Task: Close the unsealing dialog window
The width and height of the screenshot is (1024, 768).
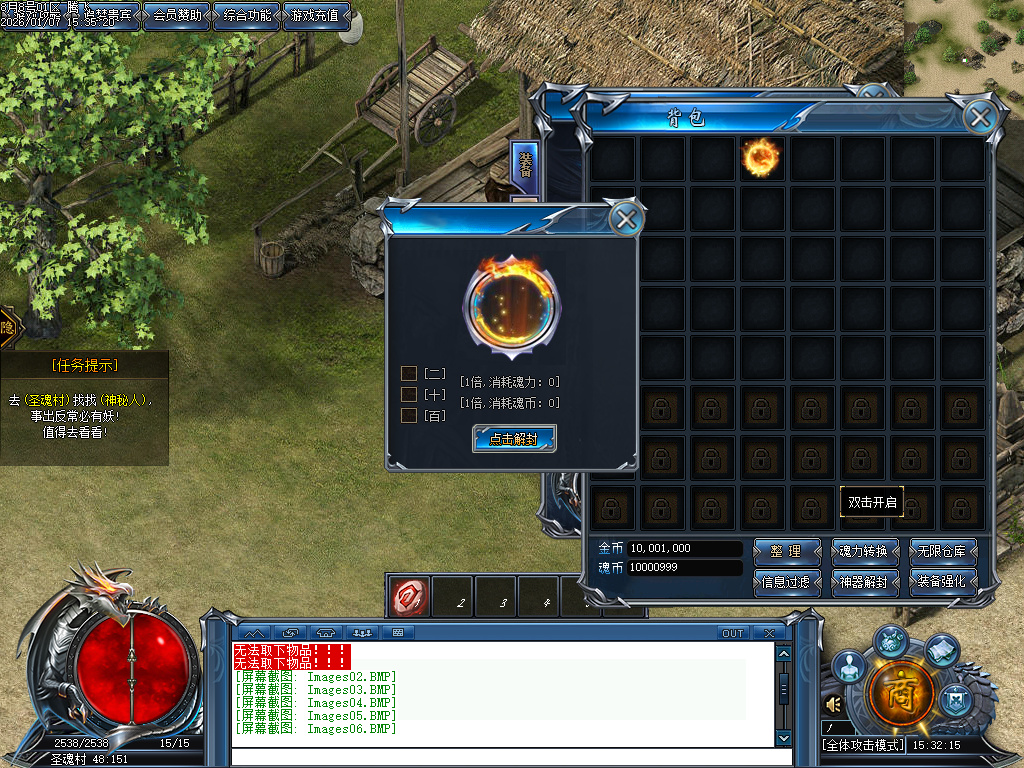Action: pos(626,219)
